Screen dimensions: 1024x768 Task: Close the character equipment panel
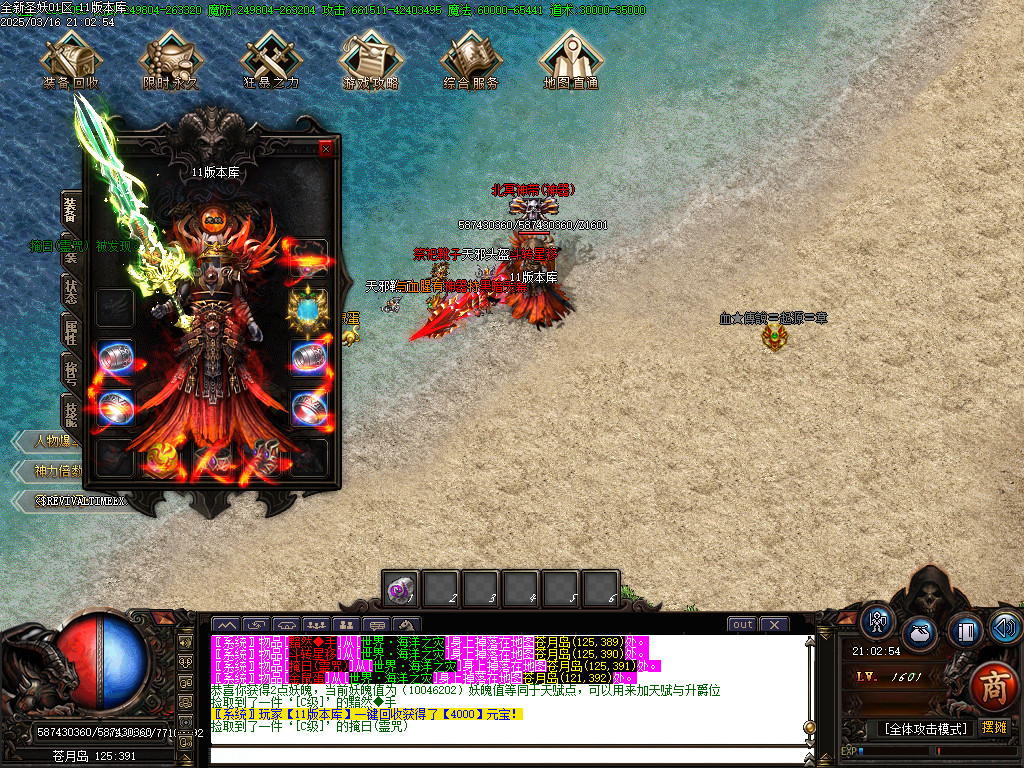click(325, 149)
